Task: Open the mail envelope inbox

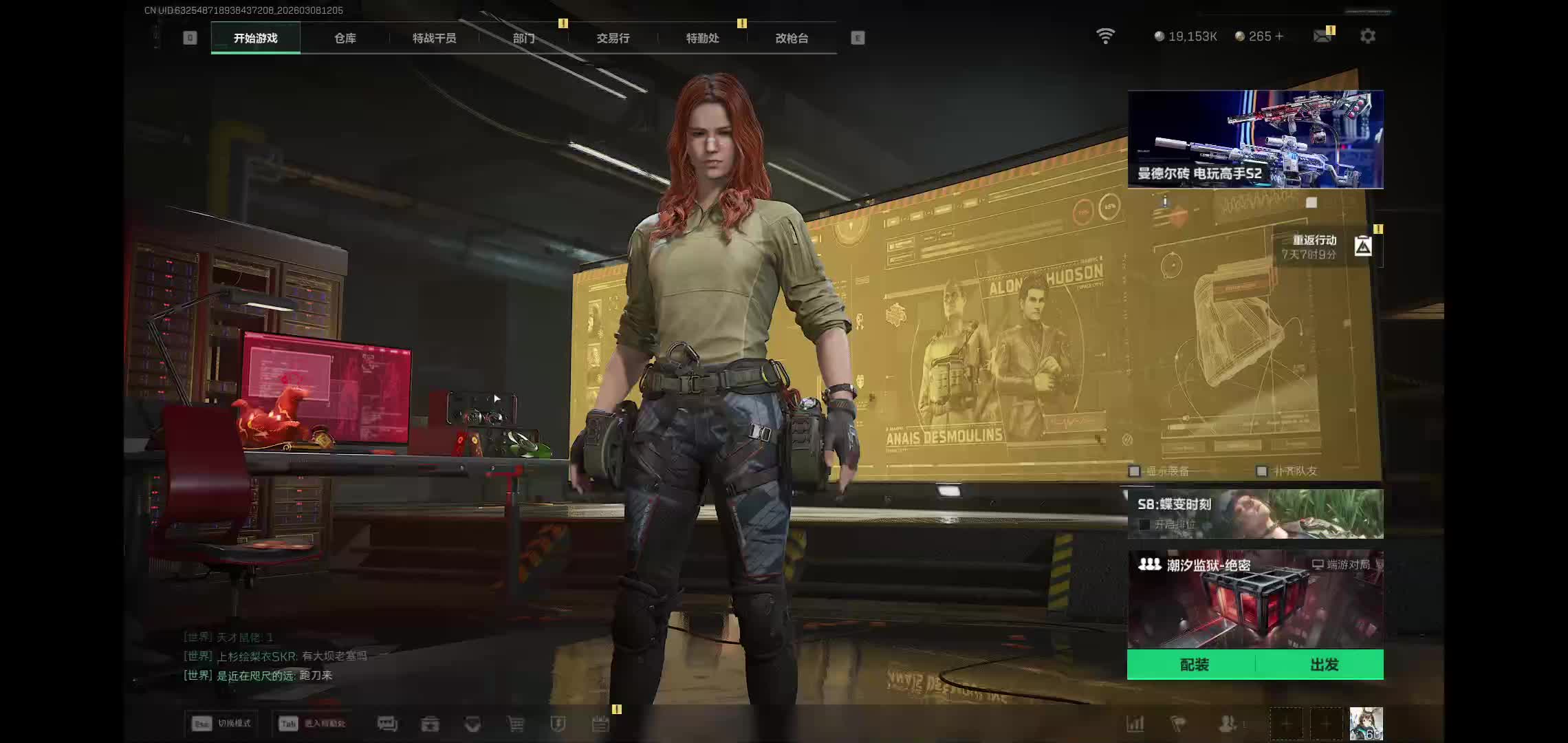Action: [1322, 36]
